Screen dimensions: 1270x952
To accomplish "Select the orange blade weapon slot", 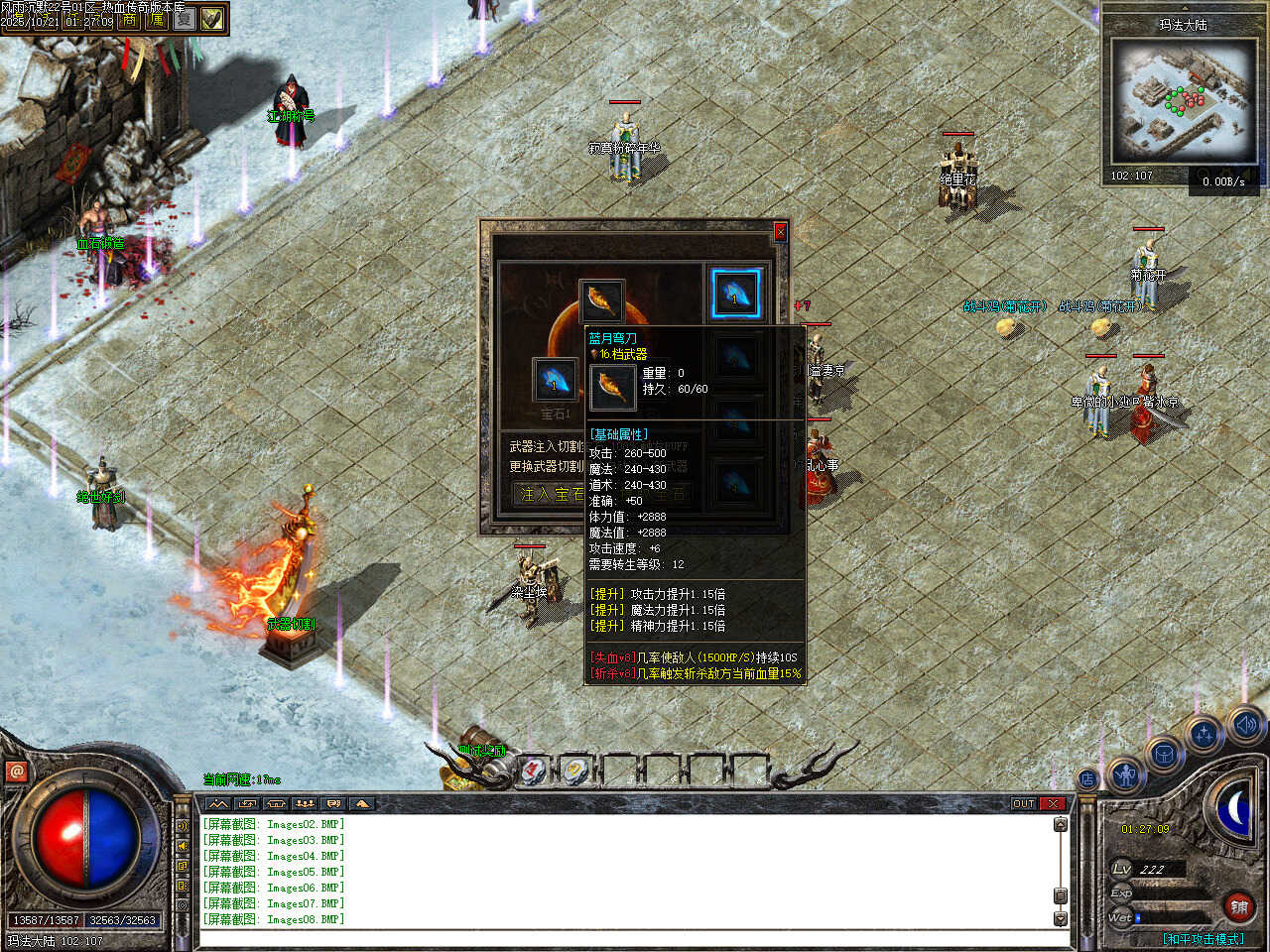I will click(601, 300).
